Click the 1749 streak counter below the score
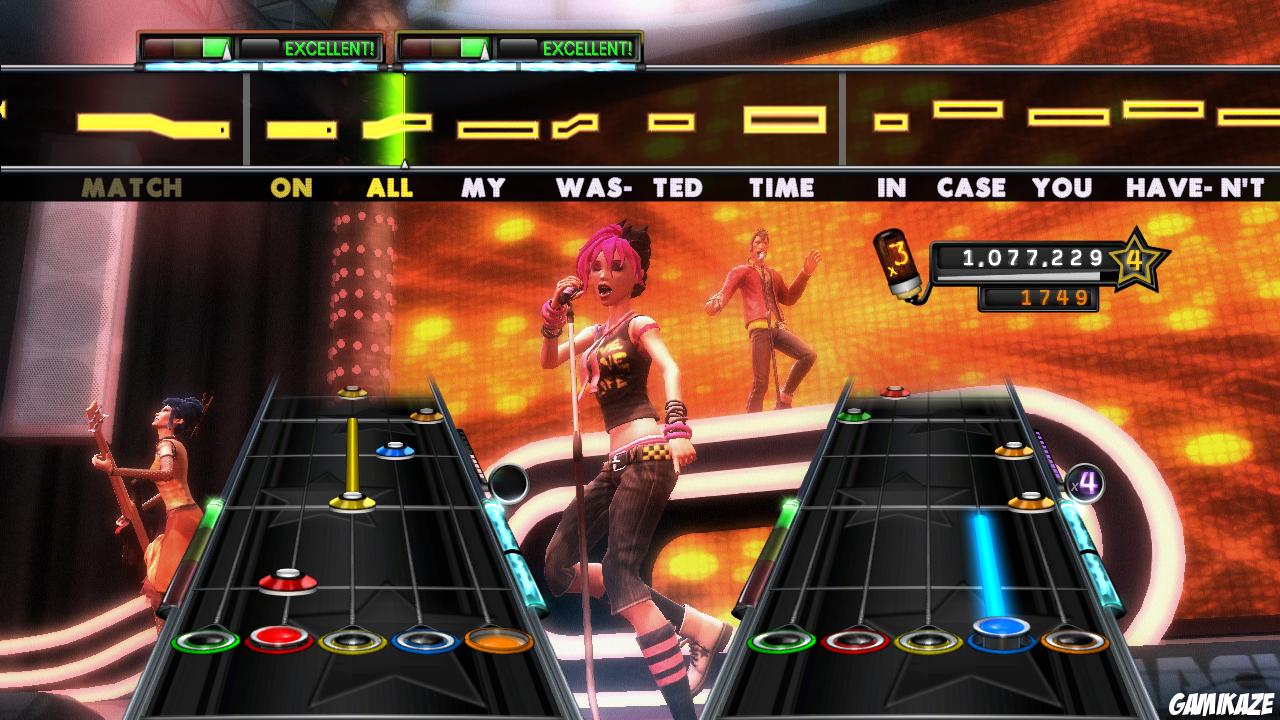The width and height of the screenshot is (1280, 720). pos(1040,296)
